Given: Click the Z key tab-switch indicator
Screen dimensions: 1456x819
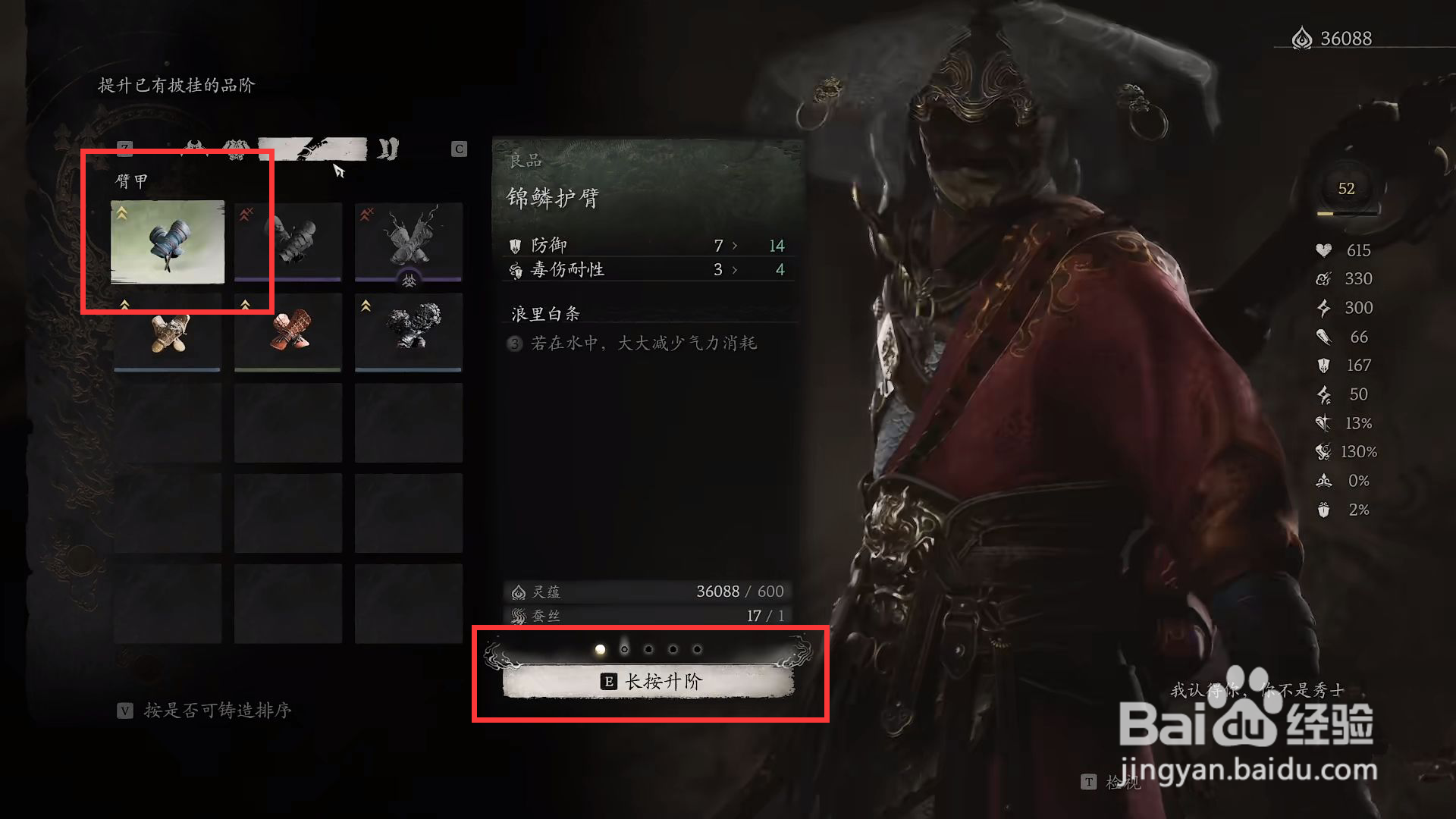Looking at the screenshot, I should pyautogui.click(x=125, y=149).
